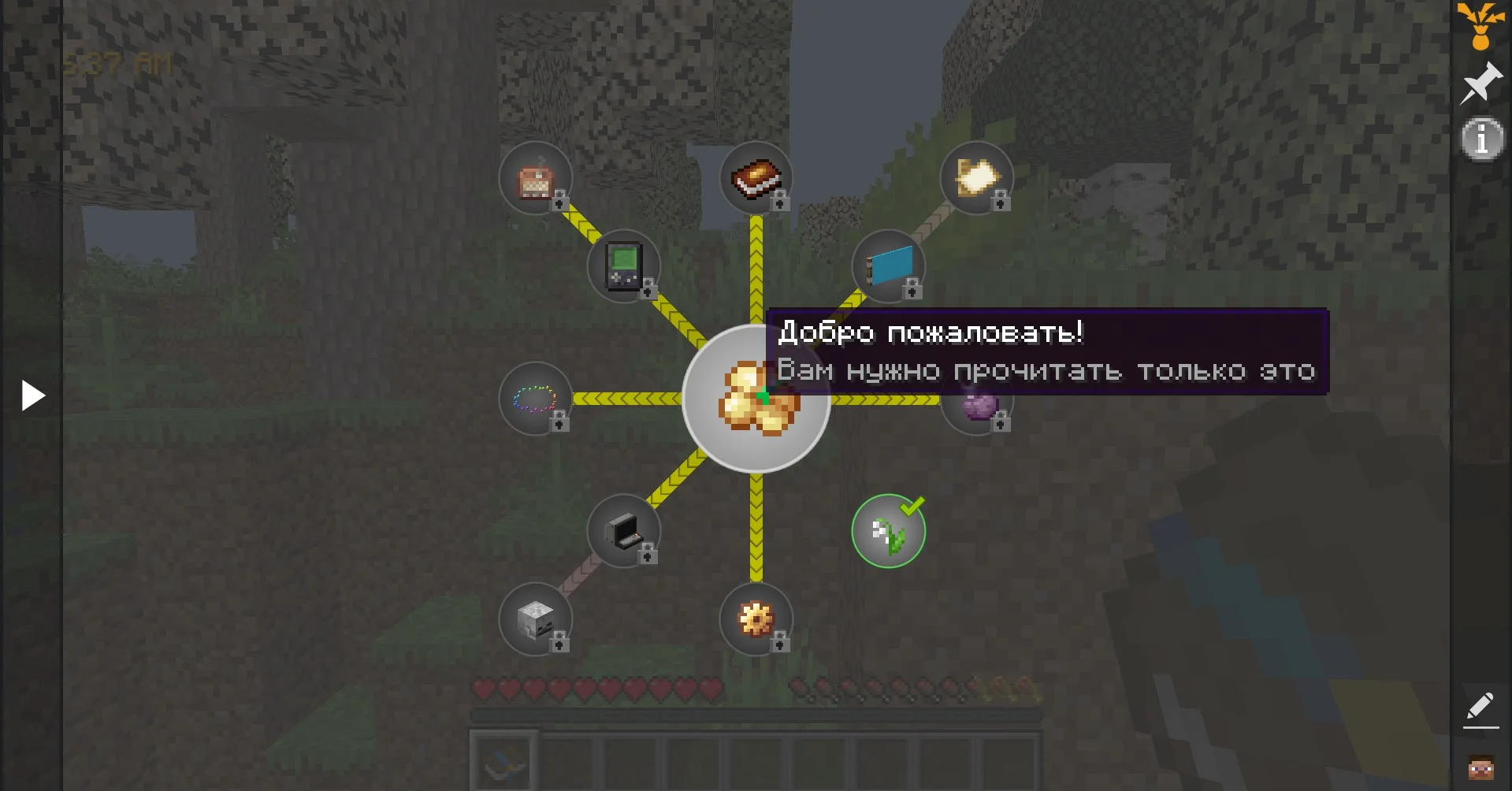Open the locked paper sheet quest node
This screenshot has height=791, width=1512.
click(x=976, y=178)
